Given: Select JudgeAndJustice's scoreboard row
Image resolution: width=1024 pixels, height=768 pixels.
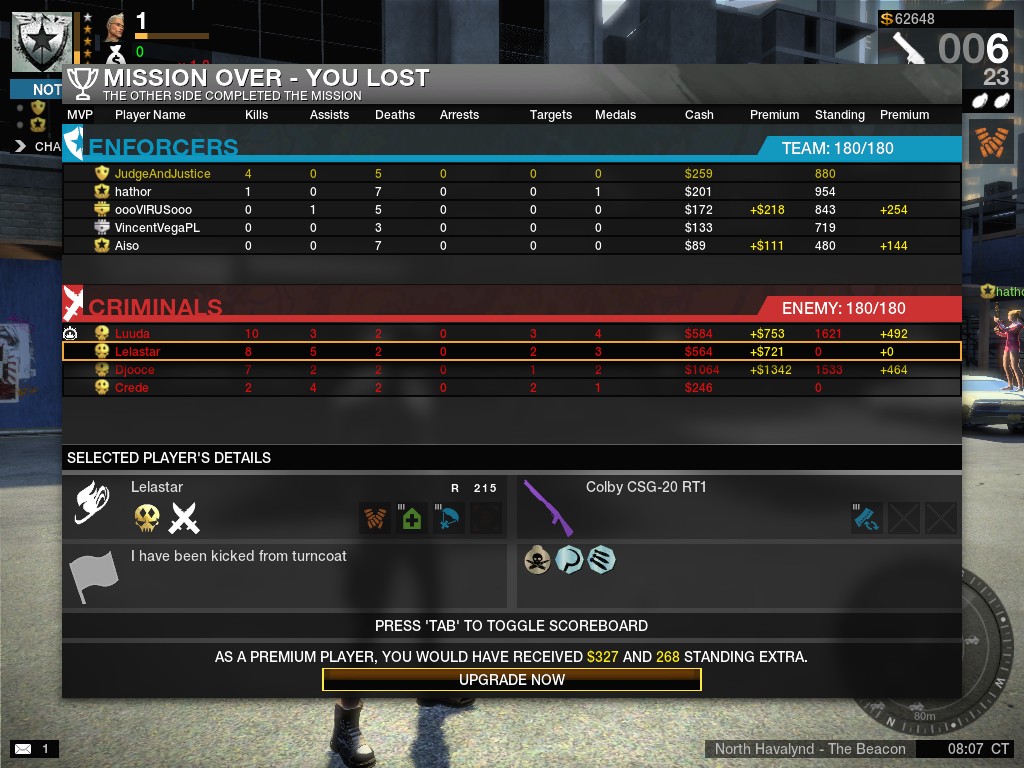Looking at the screenshot, I should click(162, 174).
